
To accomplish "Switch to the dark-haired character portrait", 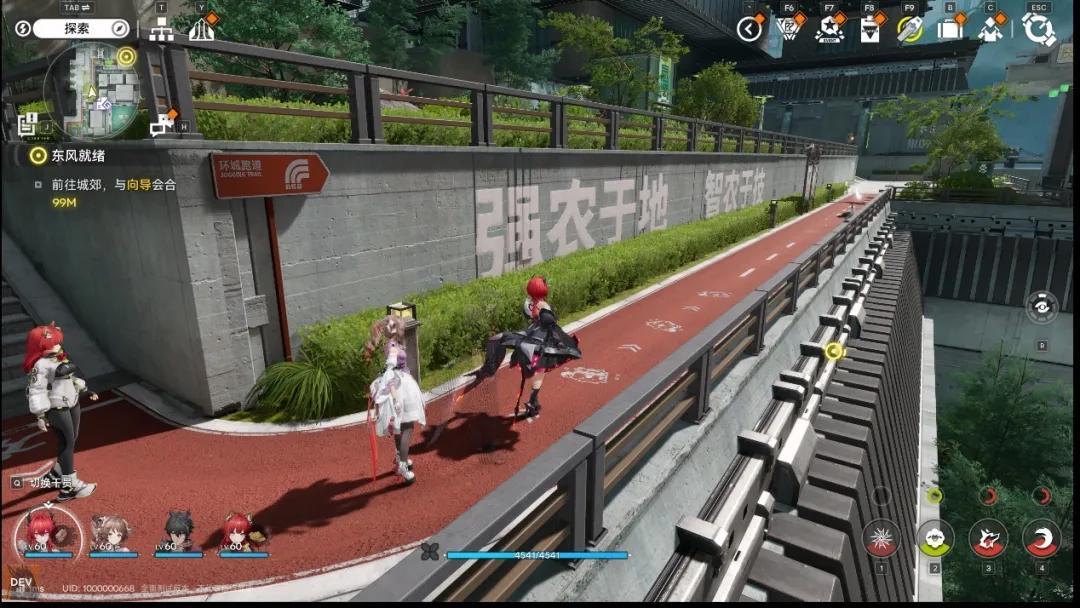I will tap(178, 533).
